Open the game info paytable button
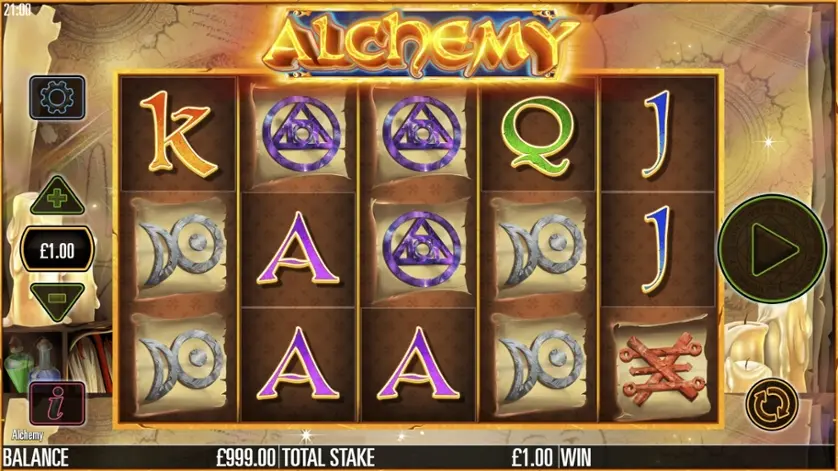This screenshot has height=471, width=838. (x=57, y=403)
